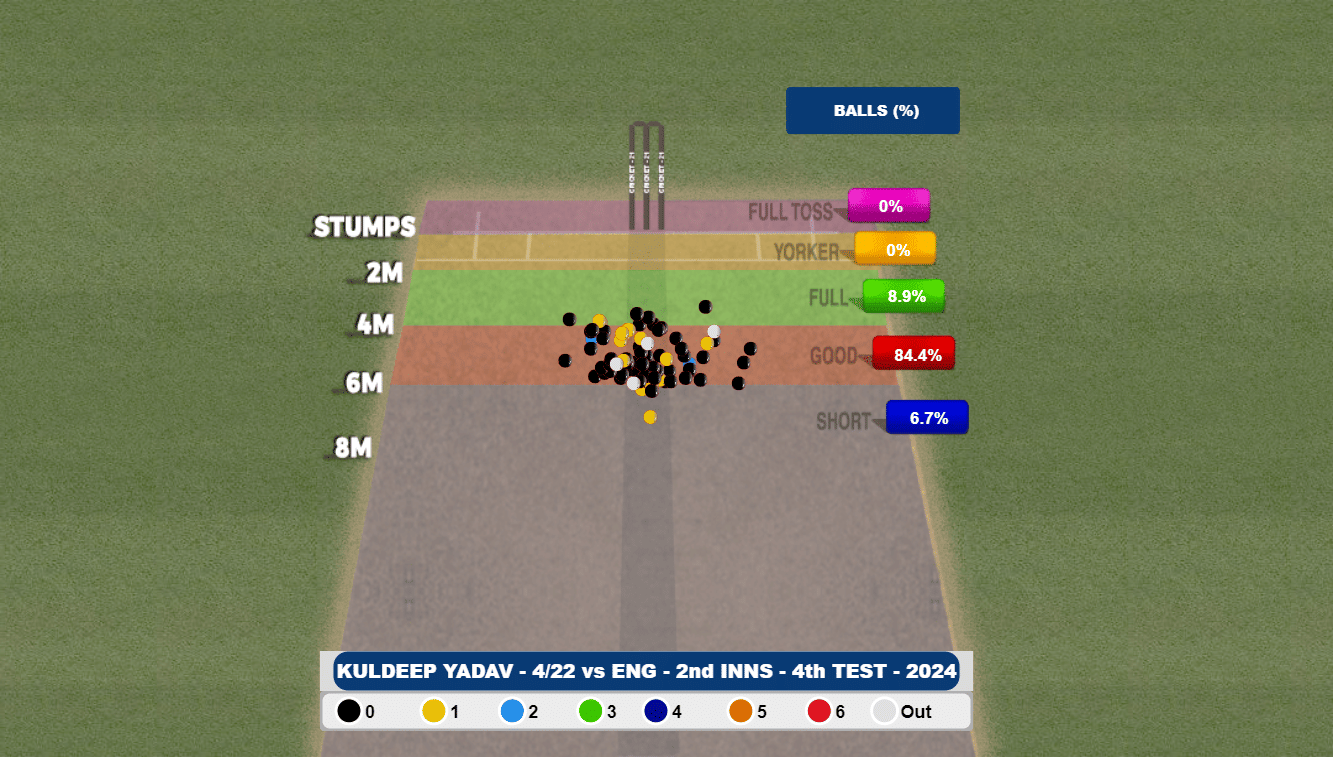Select the YORKER 0% orange badge

[896, 249]
